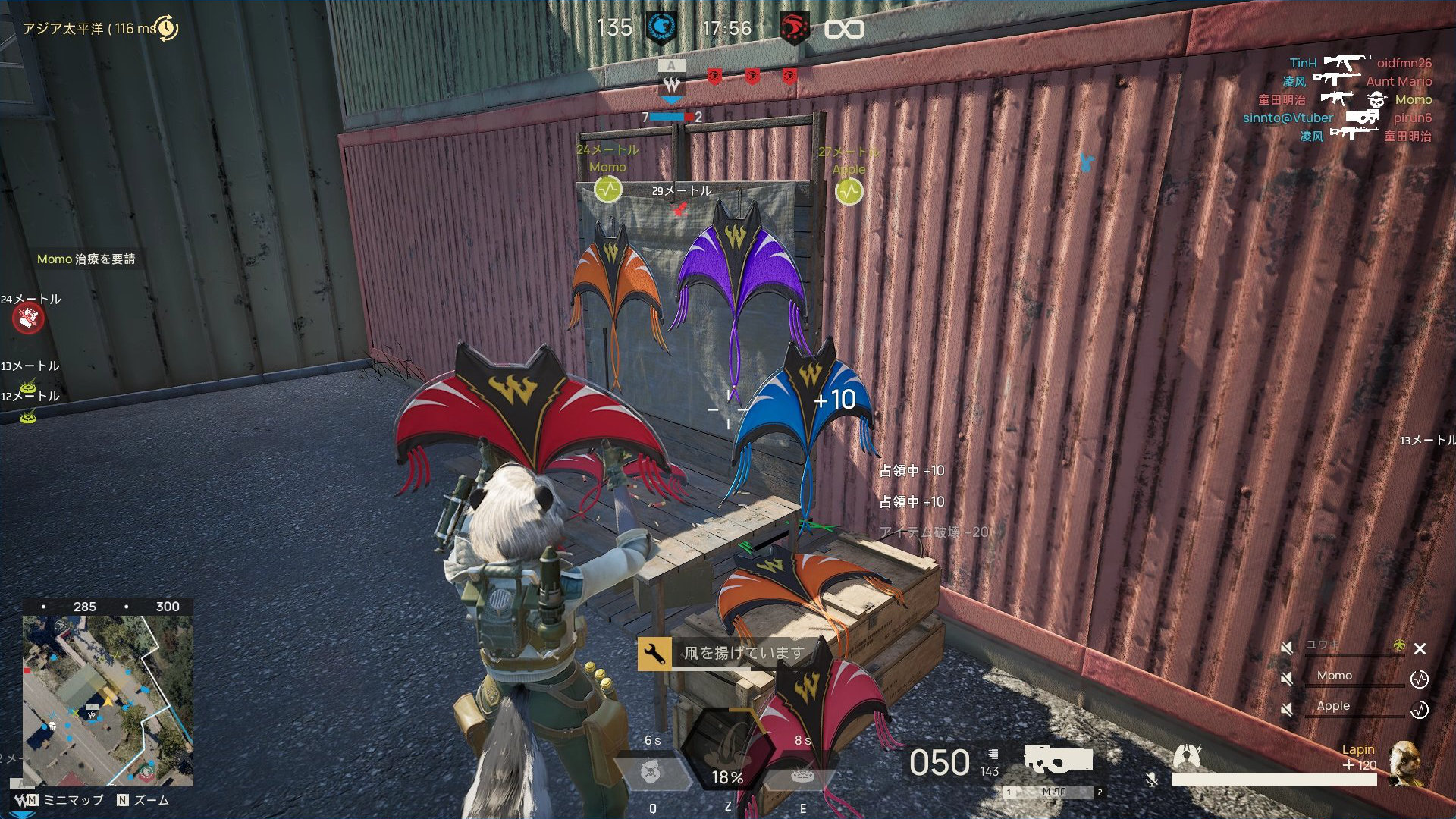Click Lapin's character portrait
Viewport: 1456px width, 819px height.
pos(1404,762)
